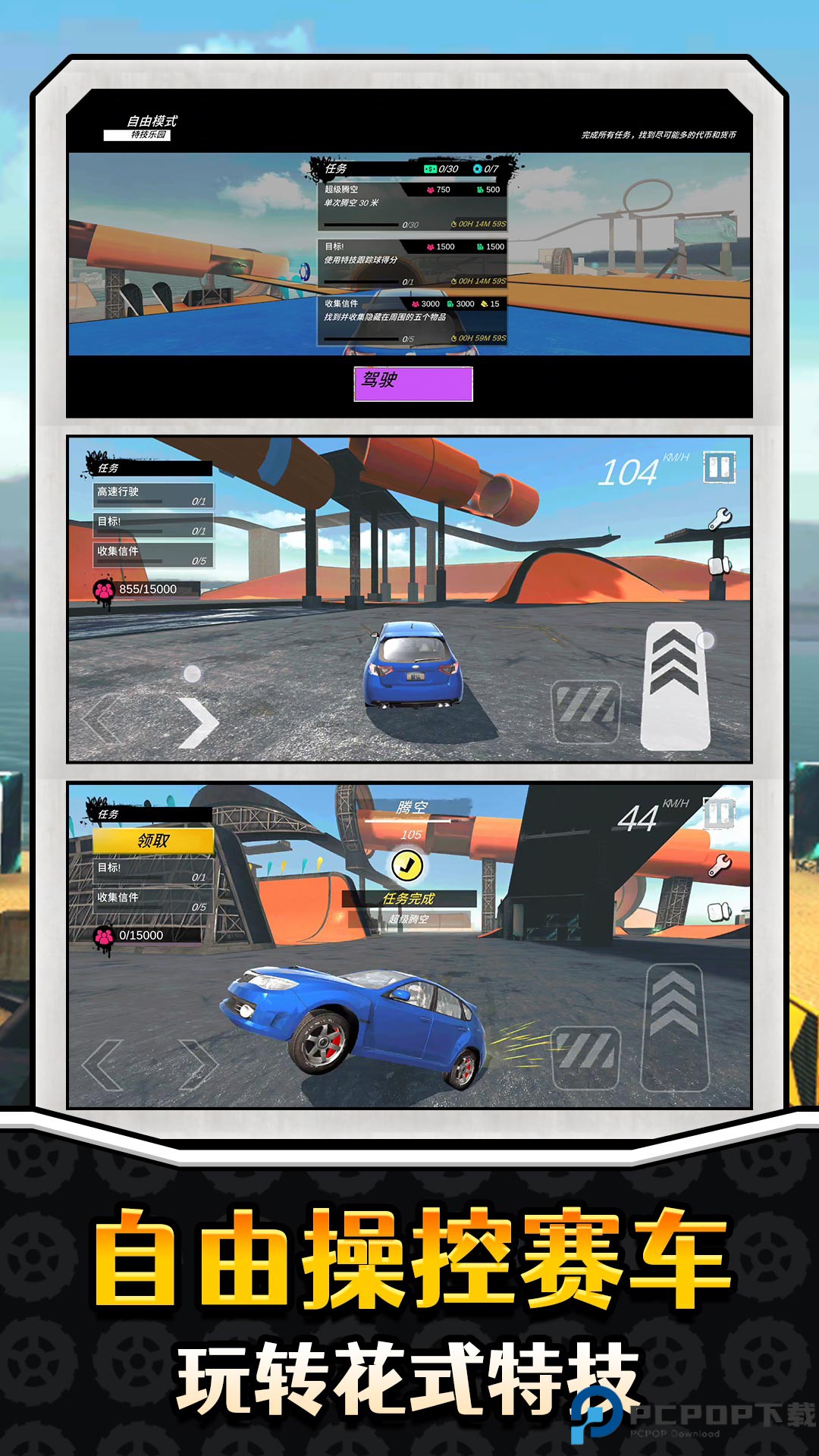
Task: Tap the bright white steer-right arrow
Action: coord(198,723)
